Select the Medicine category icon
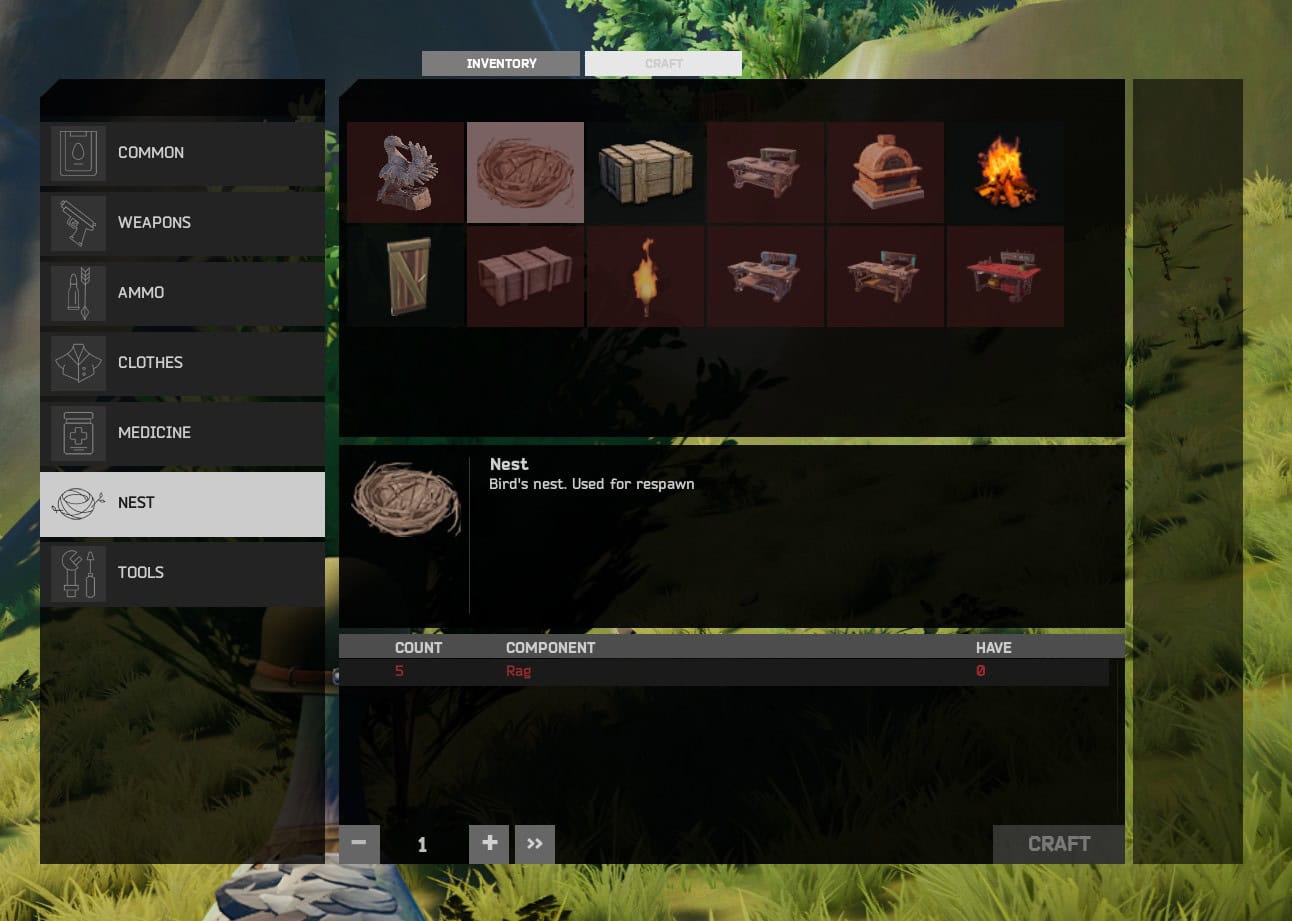The height and width of the screenshot is (921, 1292). 78,432
